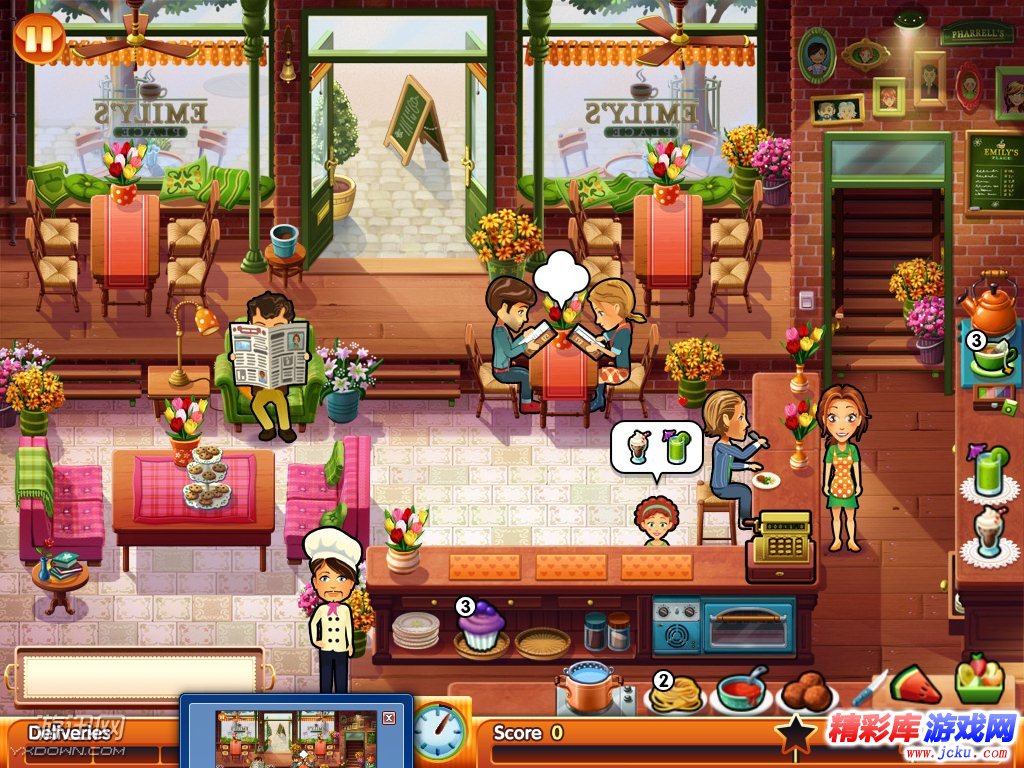Select the fruit salad bowl
The height and width of the screenshot is (768, 1024).
pyautogui.click(x=978, y=680)
